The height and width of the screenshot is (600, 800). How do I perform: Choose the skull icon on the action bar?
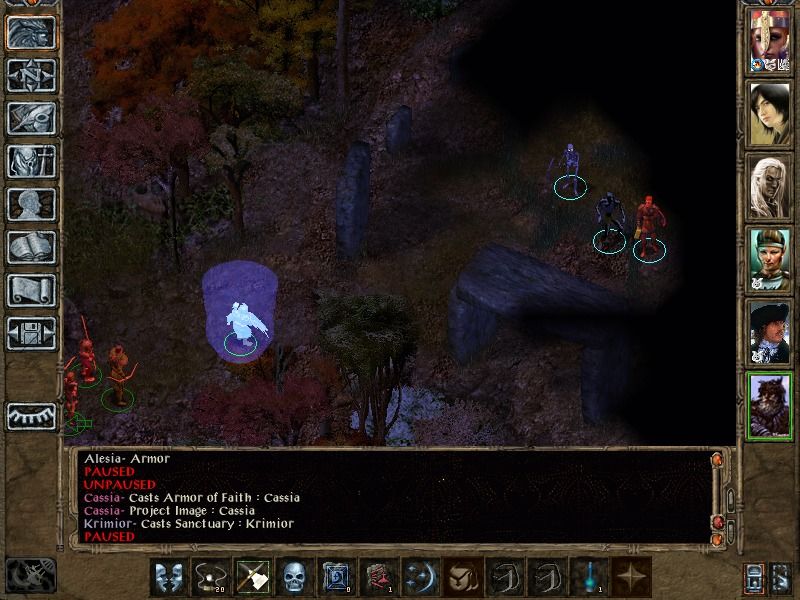tap(293, 577)
